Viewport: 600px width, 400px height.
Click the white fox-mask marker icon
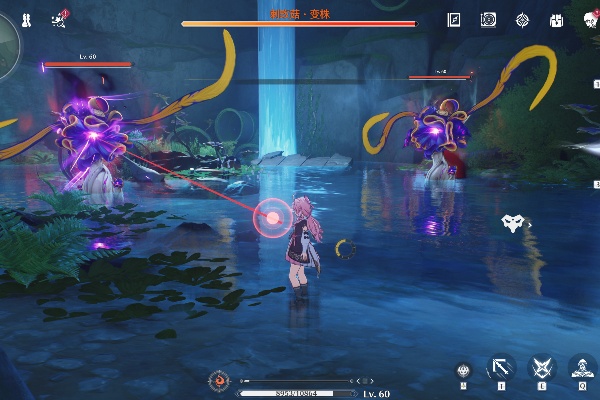[x=512, y=223]
